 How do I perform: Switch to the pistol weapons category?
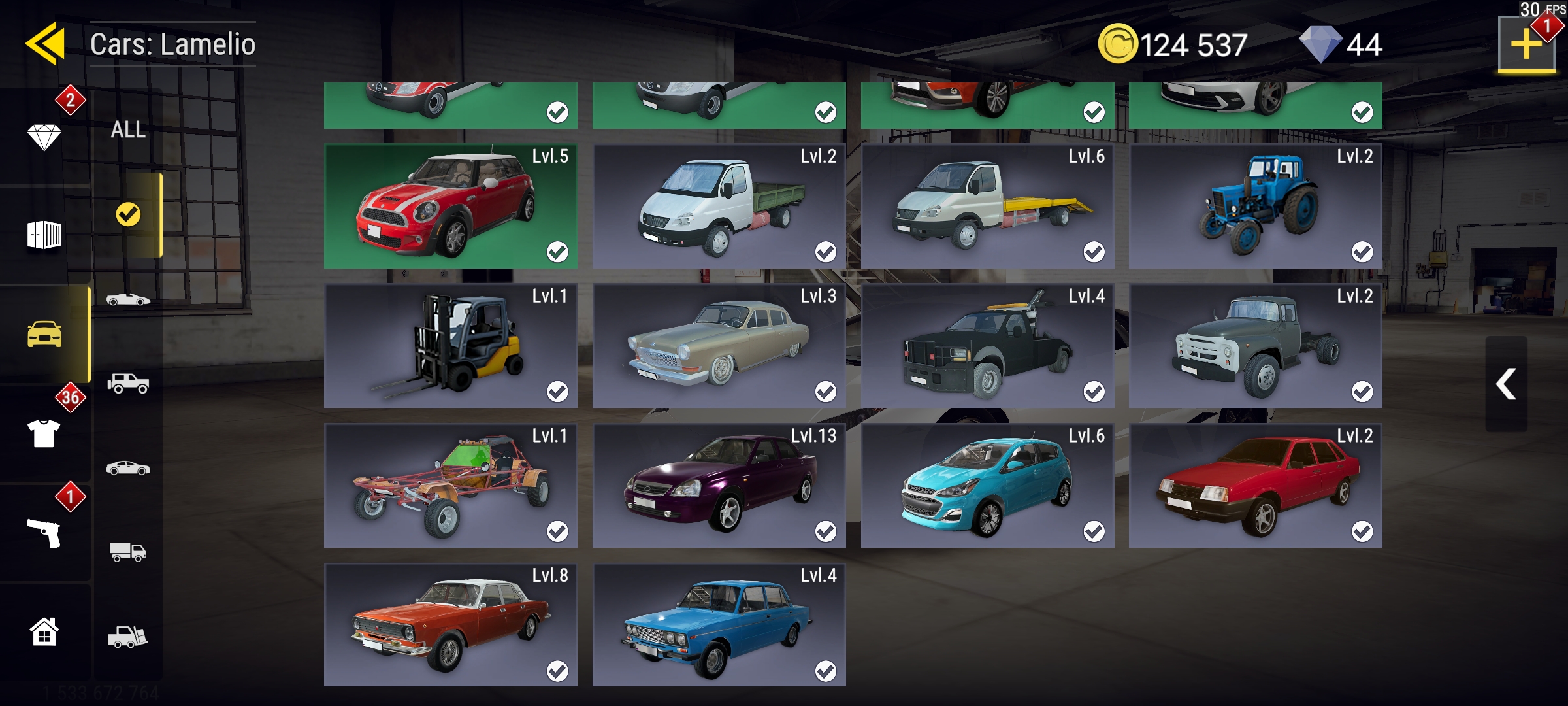pos(44,532)
